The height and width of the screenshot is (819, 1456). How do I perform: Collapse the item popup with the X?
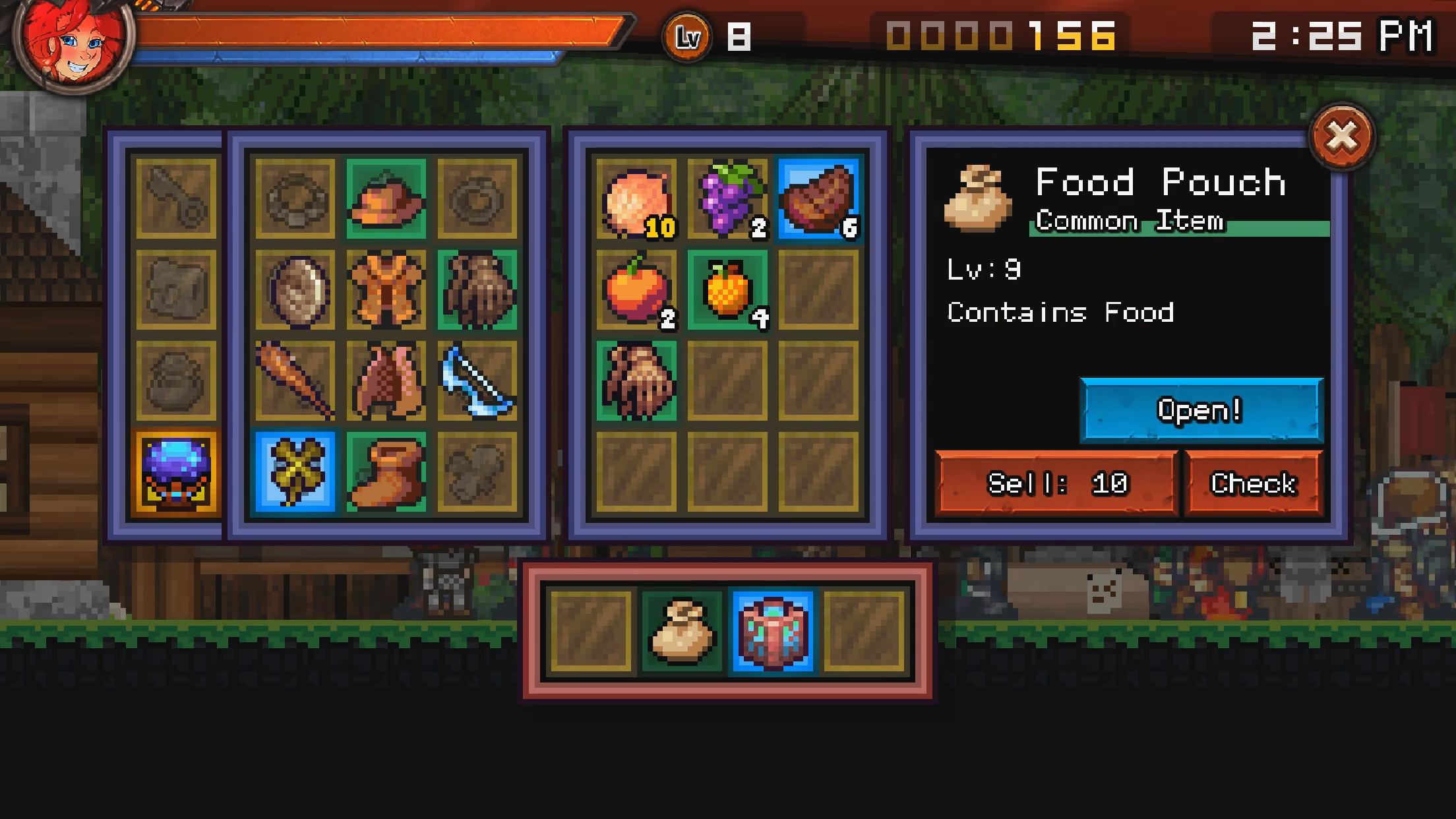[1342, 136]
